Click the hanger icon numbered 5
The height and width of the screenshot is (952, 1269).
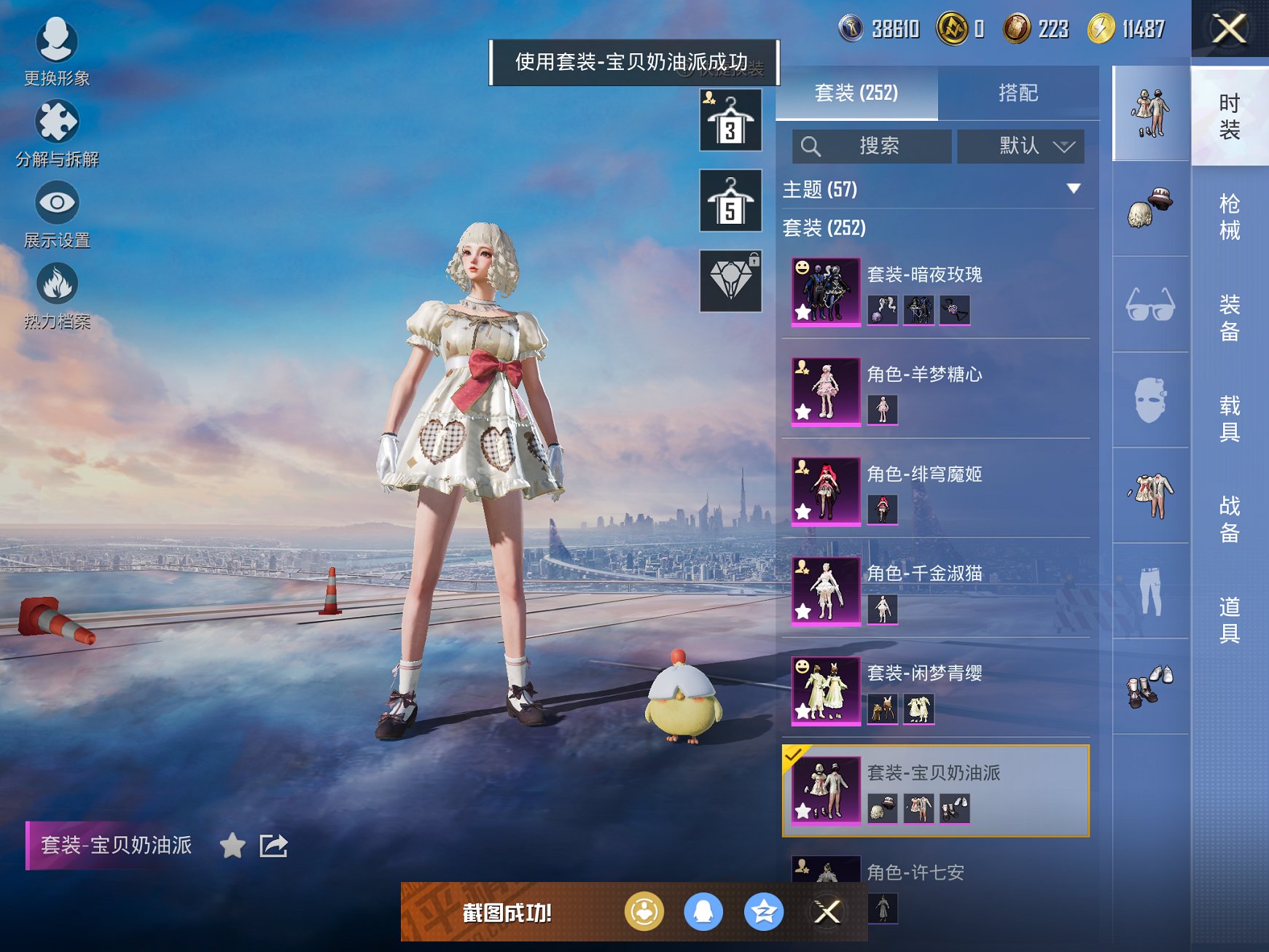point(730,201)
